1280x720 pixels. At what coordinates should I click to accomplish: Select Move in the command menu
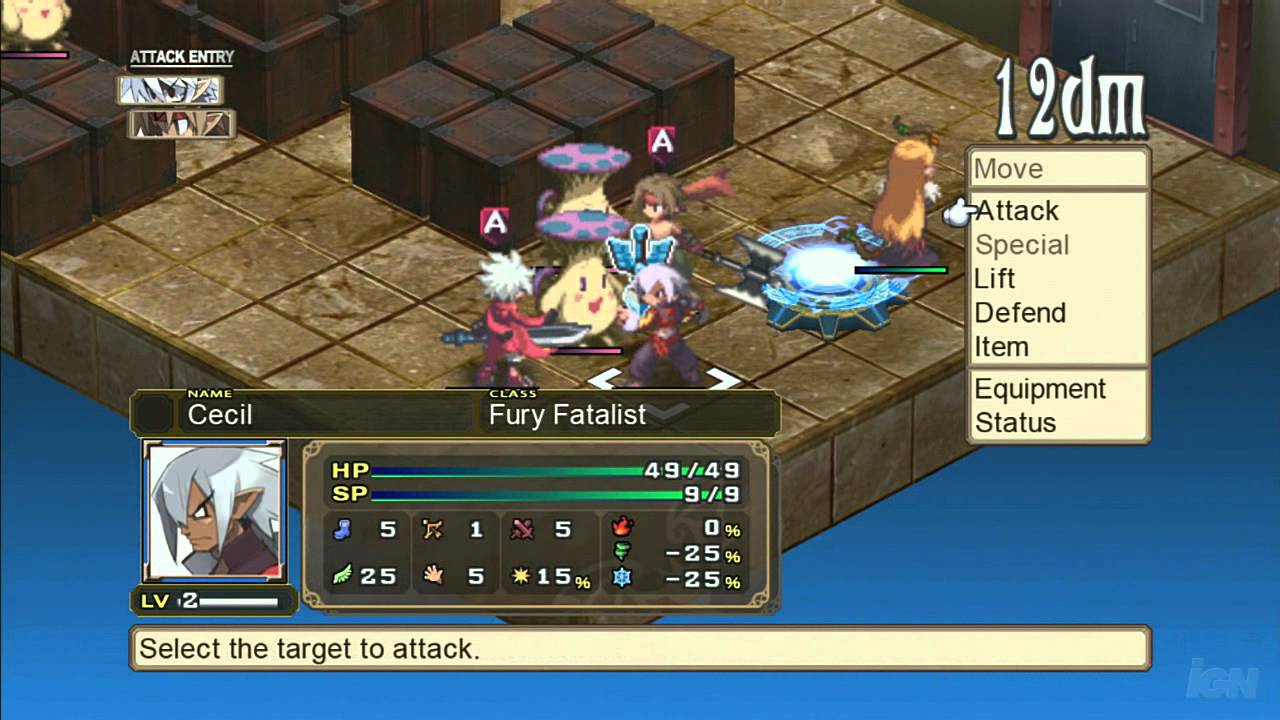pyautogui.click(x=1008, y=169)
